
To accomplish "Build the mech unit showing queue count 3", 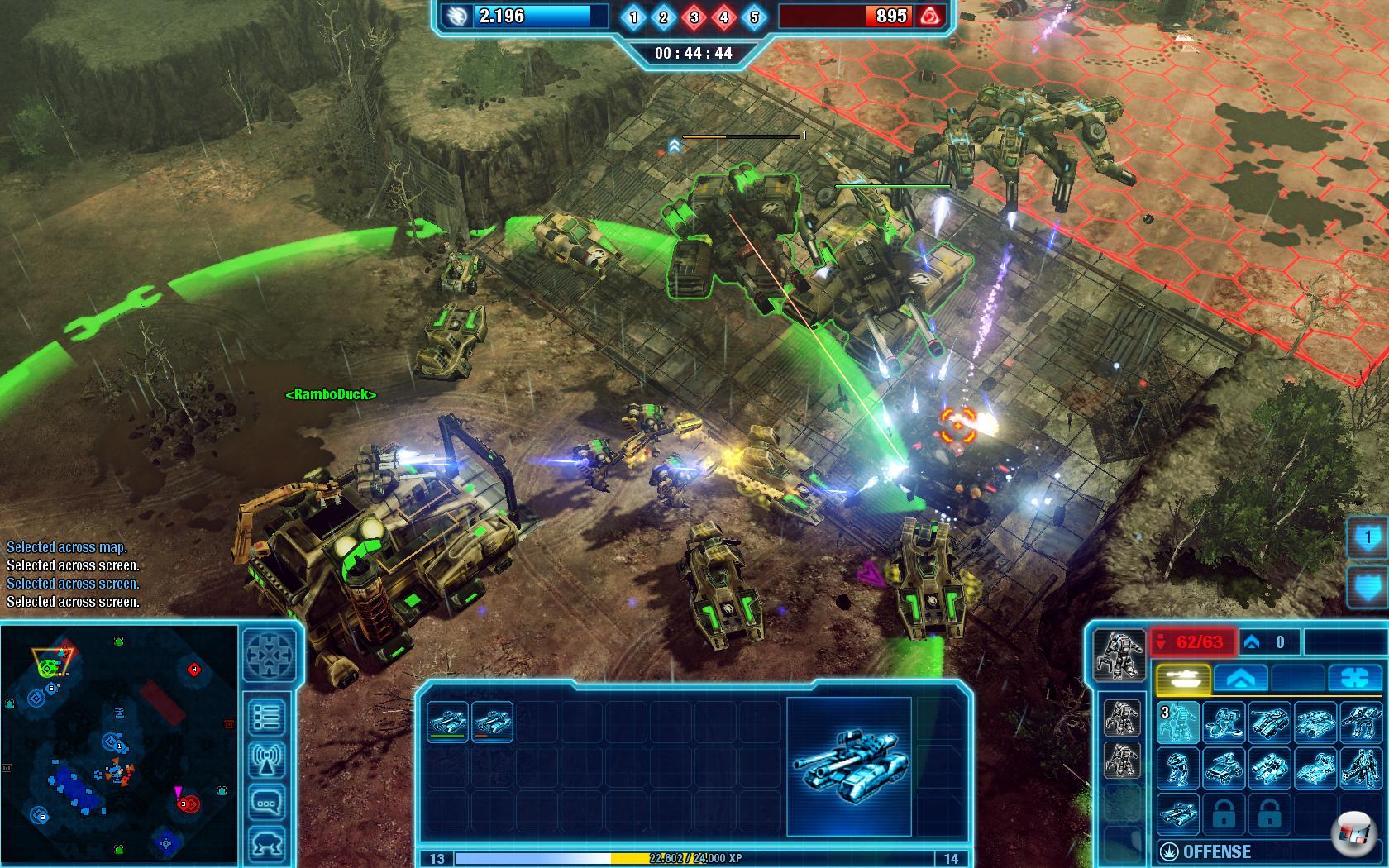I will 1177,722.
